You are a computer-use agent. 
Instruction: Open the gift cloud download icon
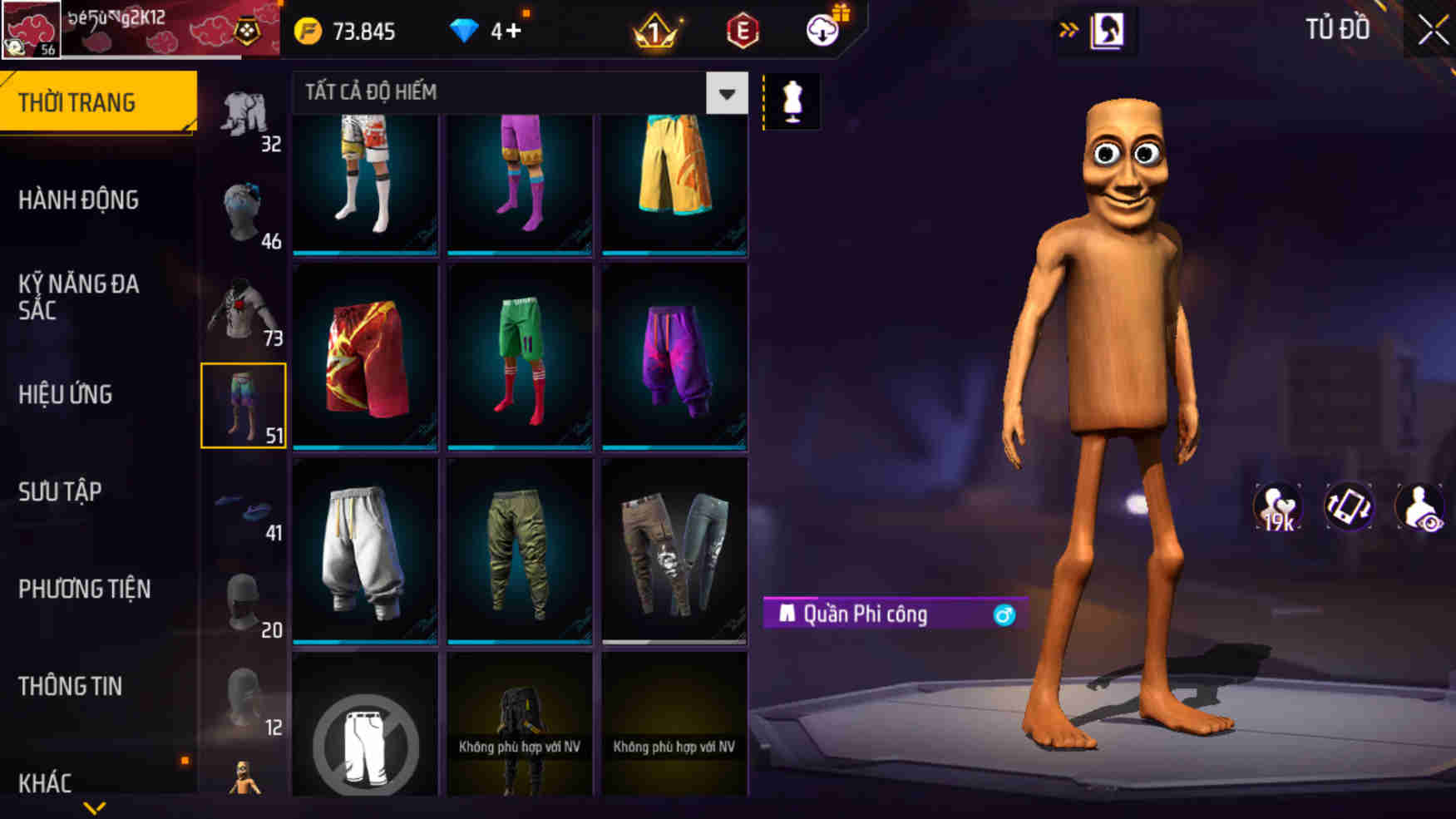tap(822, 32)
